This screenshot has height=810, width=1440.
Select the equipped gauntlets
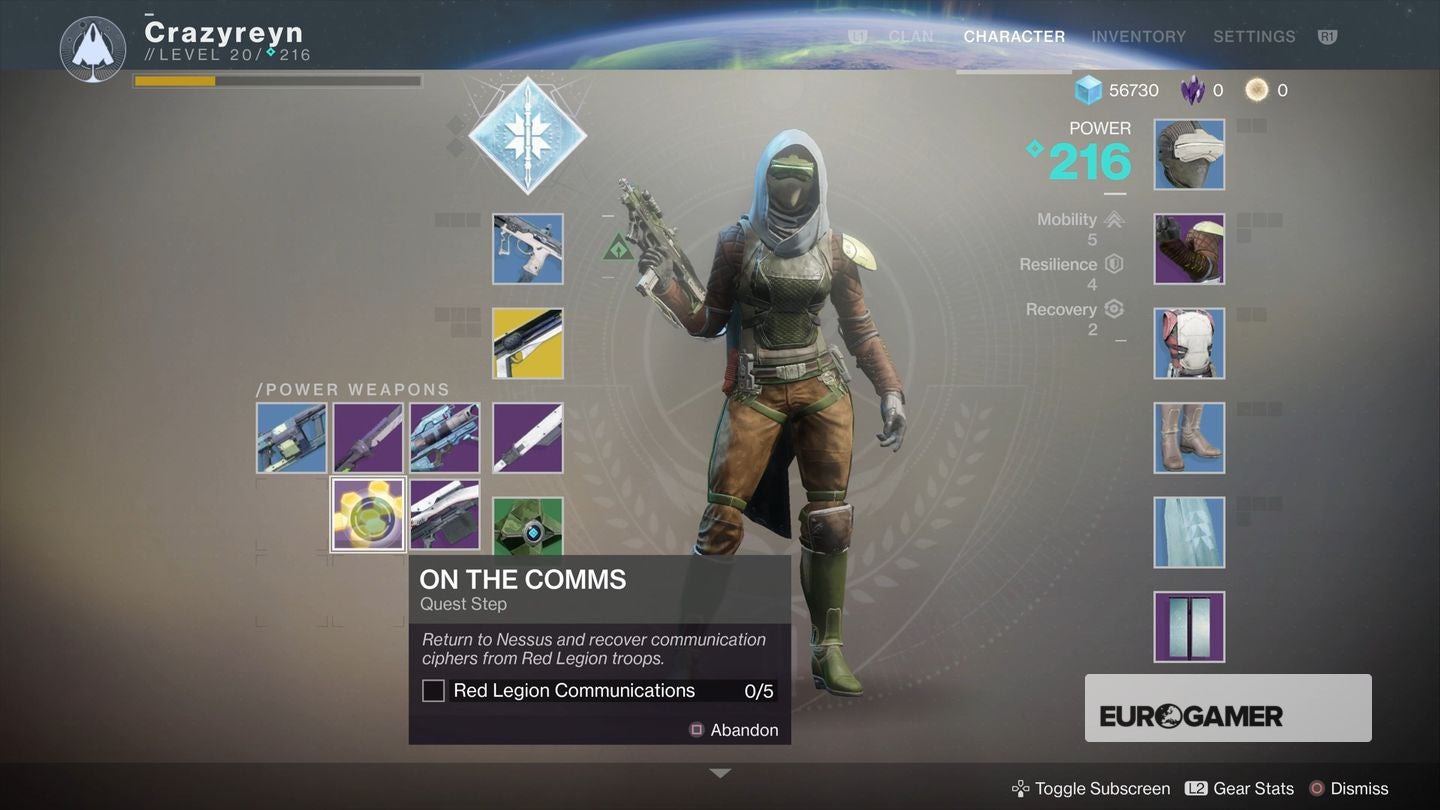1188,248
